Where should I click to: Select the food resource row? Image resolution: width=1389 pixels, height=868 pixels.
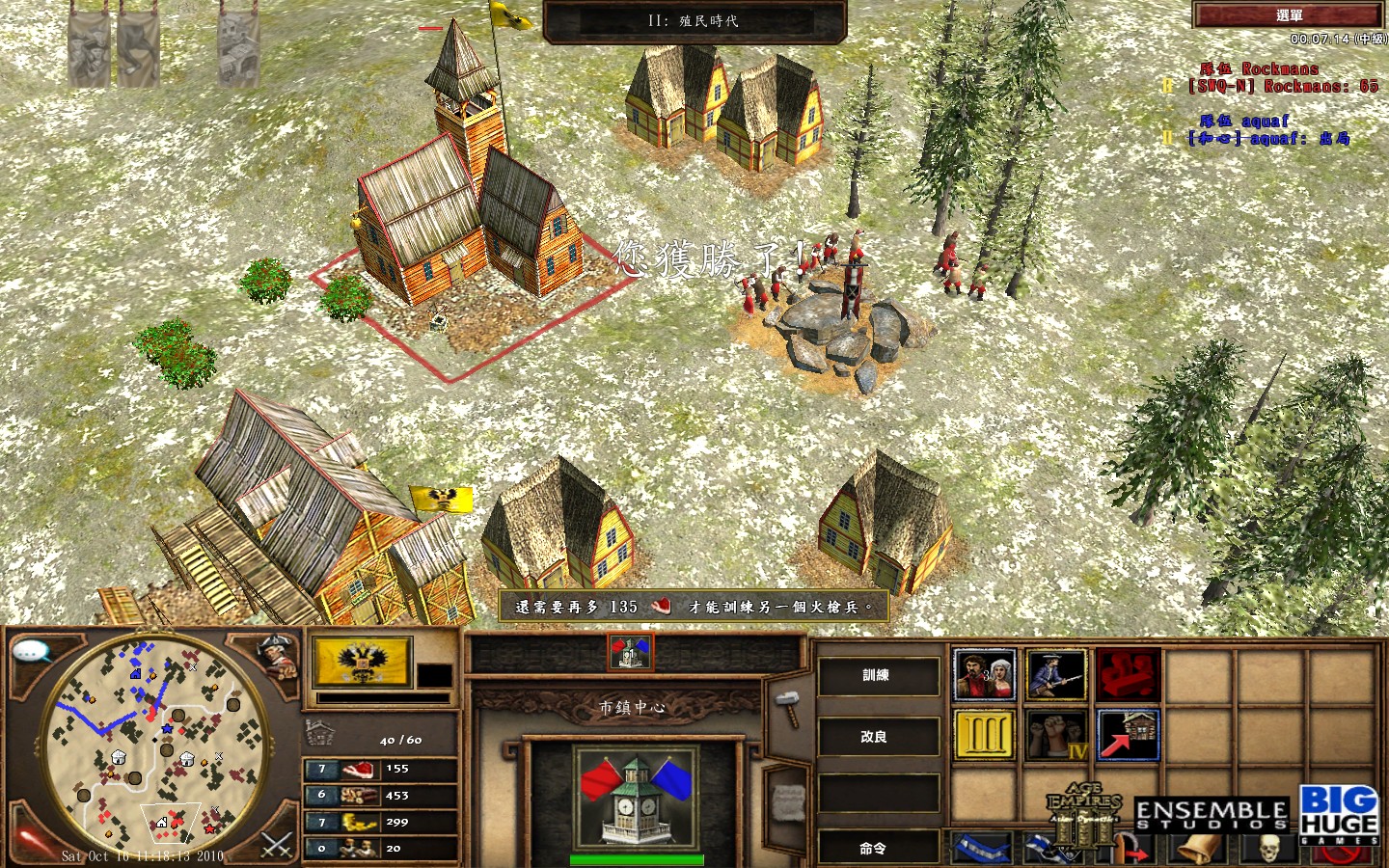(x=380, y=770)
